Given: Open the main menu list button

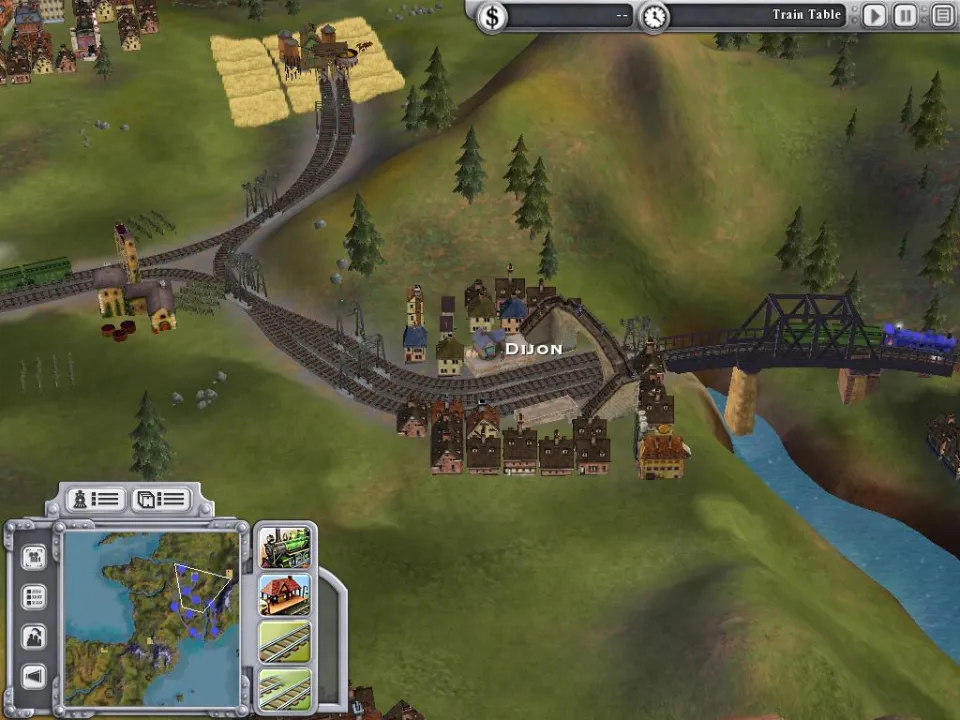Looking at the screenshot, I should tap(942, 15).
